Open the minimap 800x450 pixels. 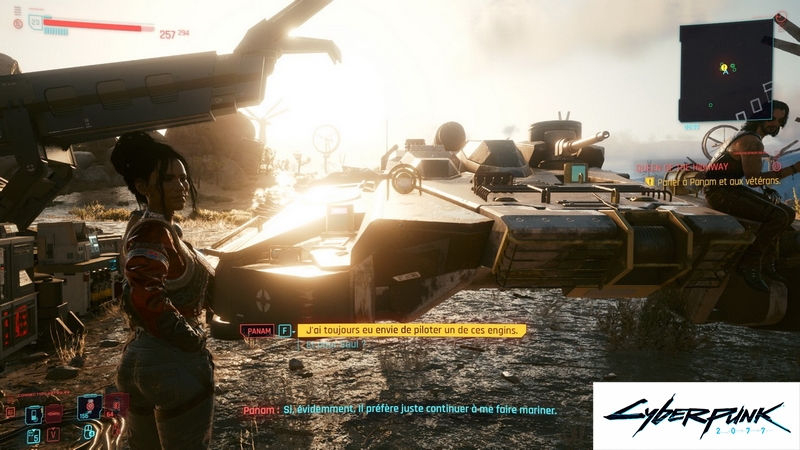point(726,70)
